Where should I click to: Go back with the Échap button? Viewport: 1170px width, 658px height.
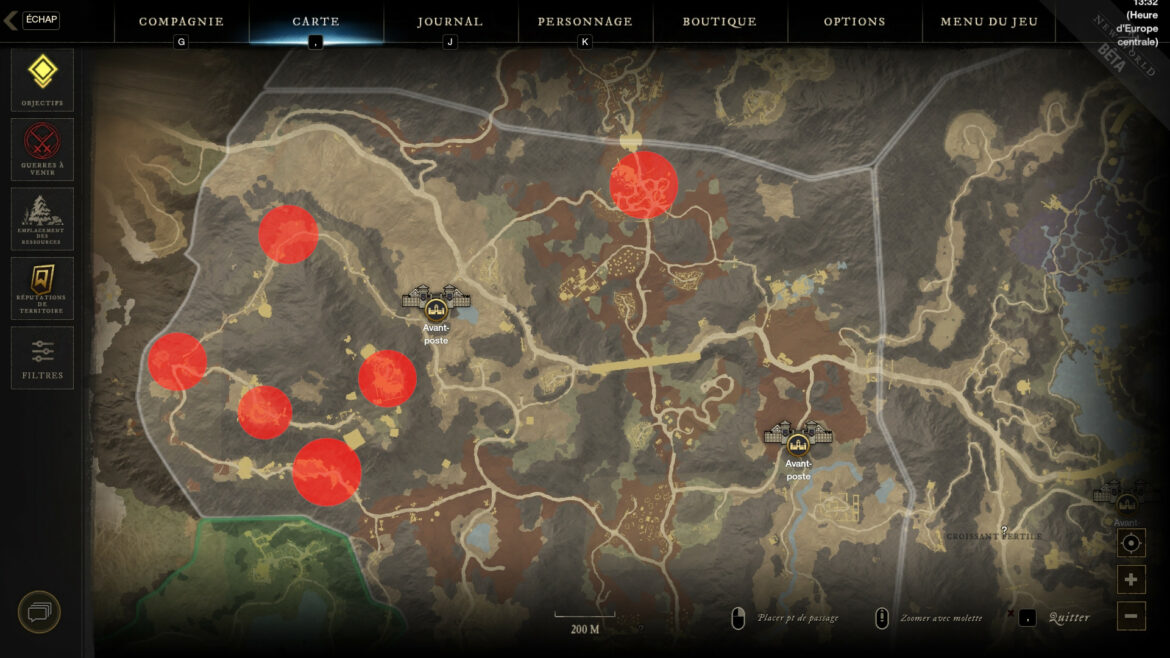point(32,20)
